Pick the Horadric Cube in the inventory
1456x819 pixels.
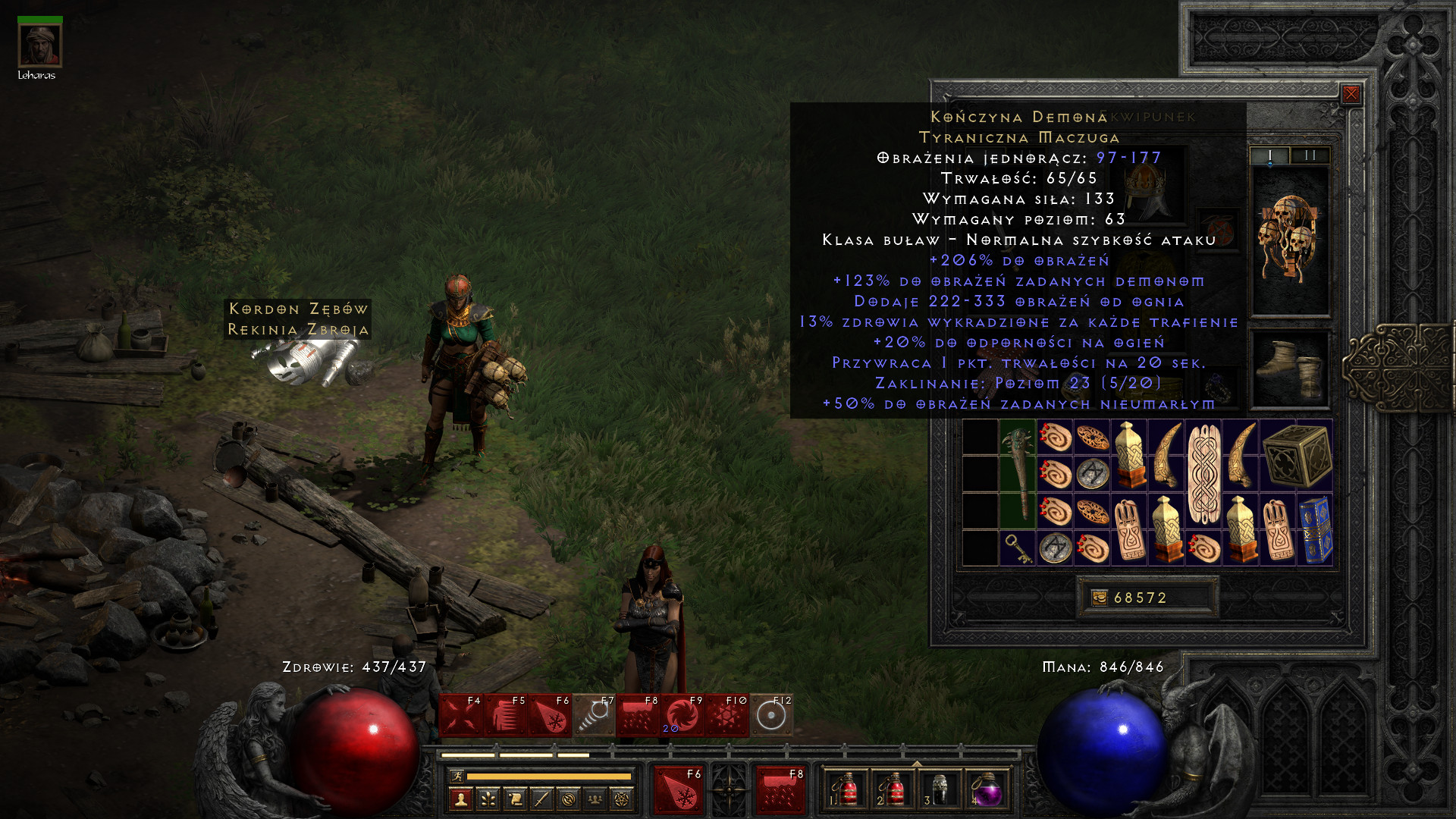(1297, 455)
